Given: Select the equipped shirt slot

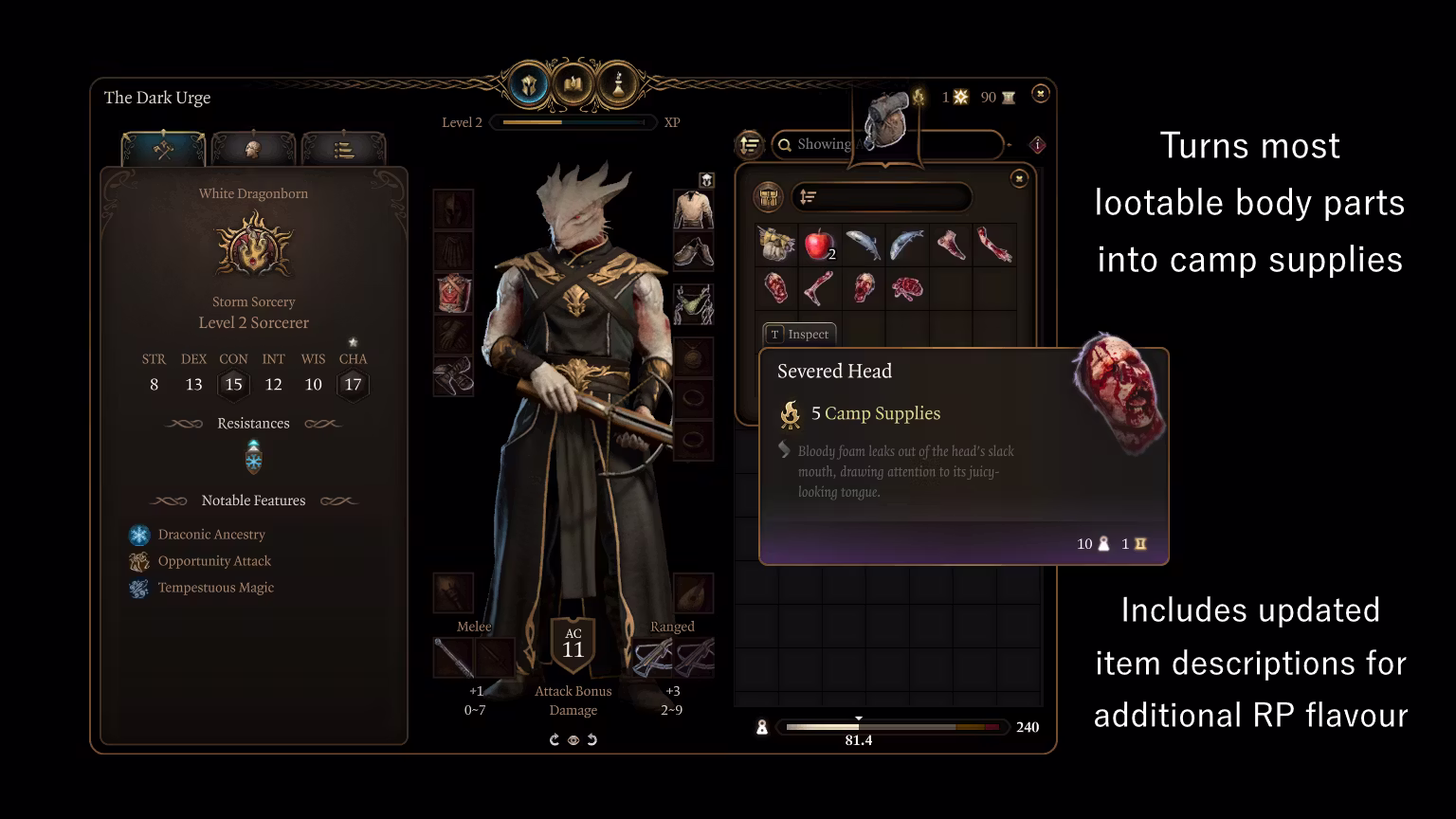Looking at the screenshot, I should pyautogui.click(x=693, y=209).
